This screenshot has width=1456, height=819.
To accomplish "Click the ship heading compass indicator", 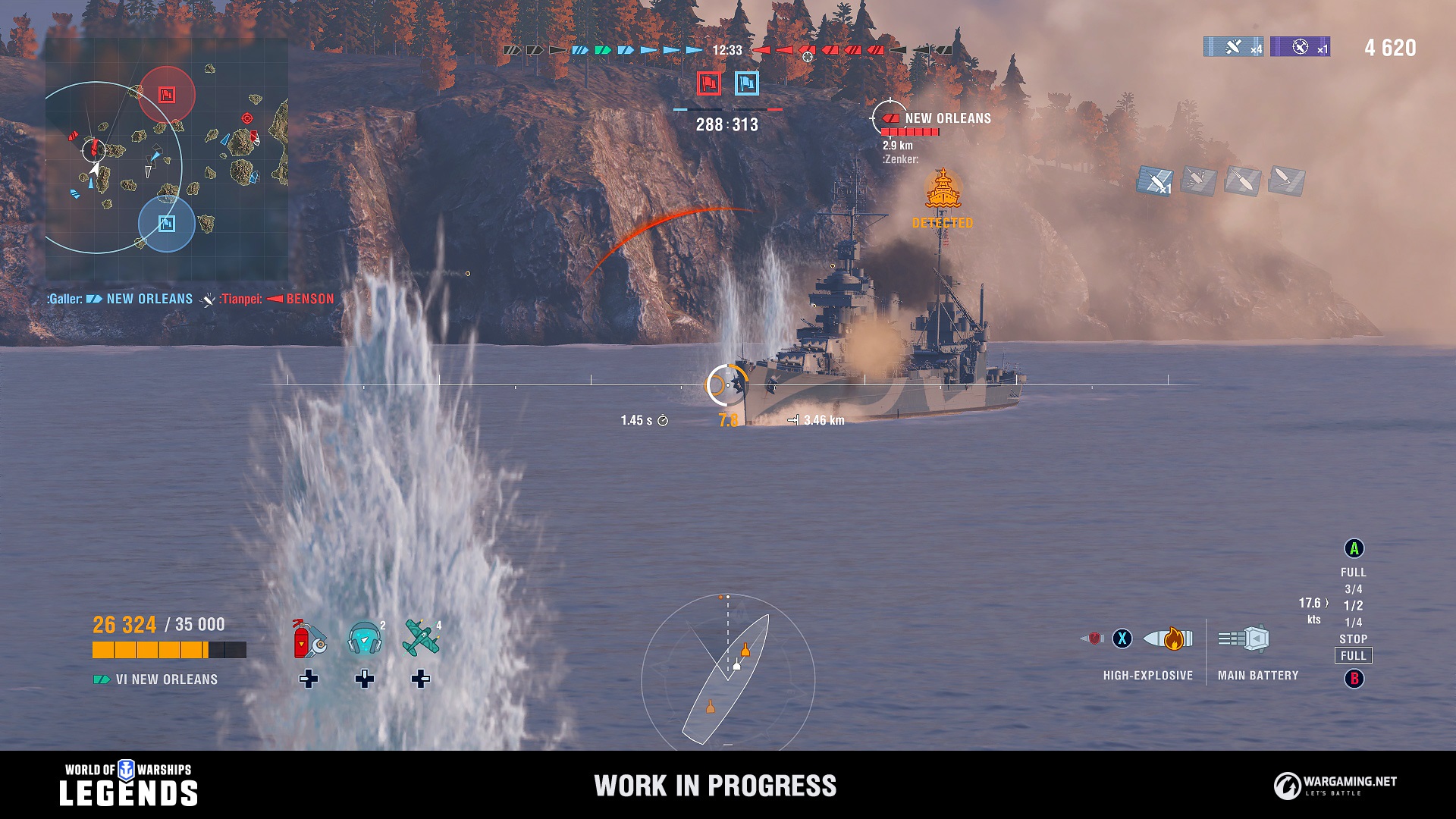I will click(x=727, y=670).
